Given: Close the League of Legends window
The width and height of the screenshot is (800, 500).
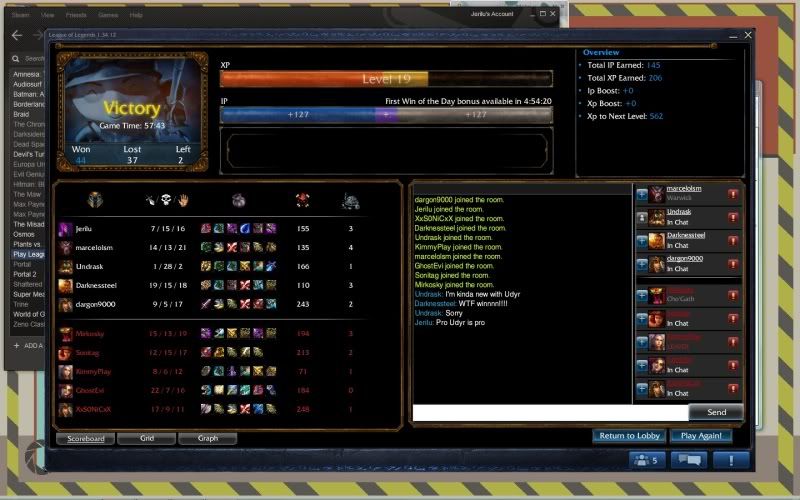Looking at the screenshot, I should click(x=747, y=35).
